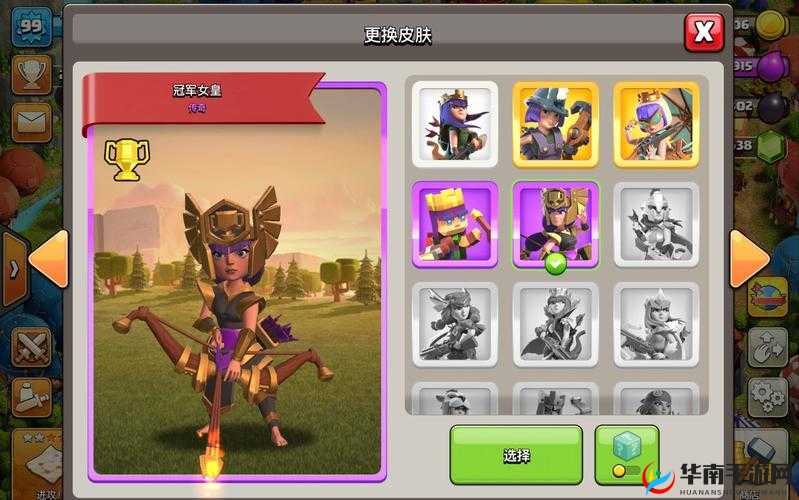Open the crossed-swords battle log icon
This screenshot has height=500, width=799.
(x=30, y=347)
